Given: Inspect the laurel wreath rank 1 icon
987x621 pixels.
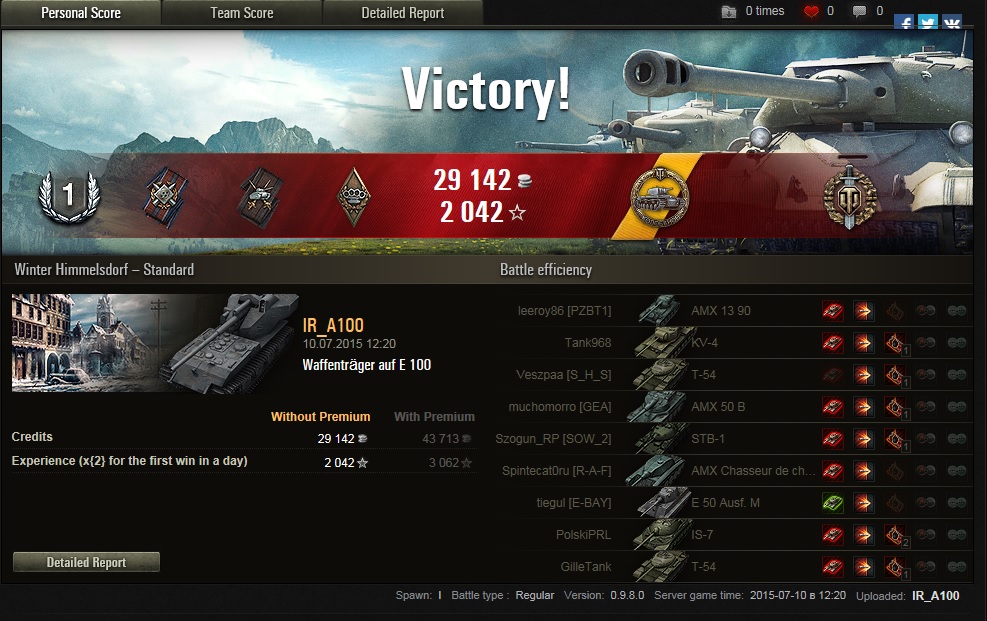Looking at the screenshot, I should [x=67, y=196].
